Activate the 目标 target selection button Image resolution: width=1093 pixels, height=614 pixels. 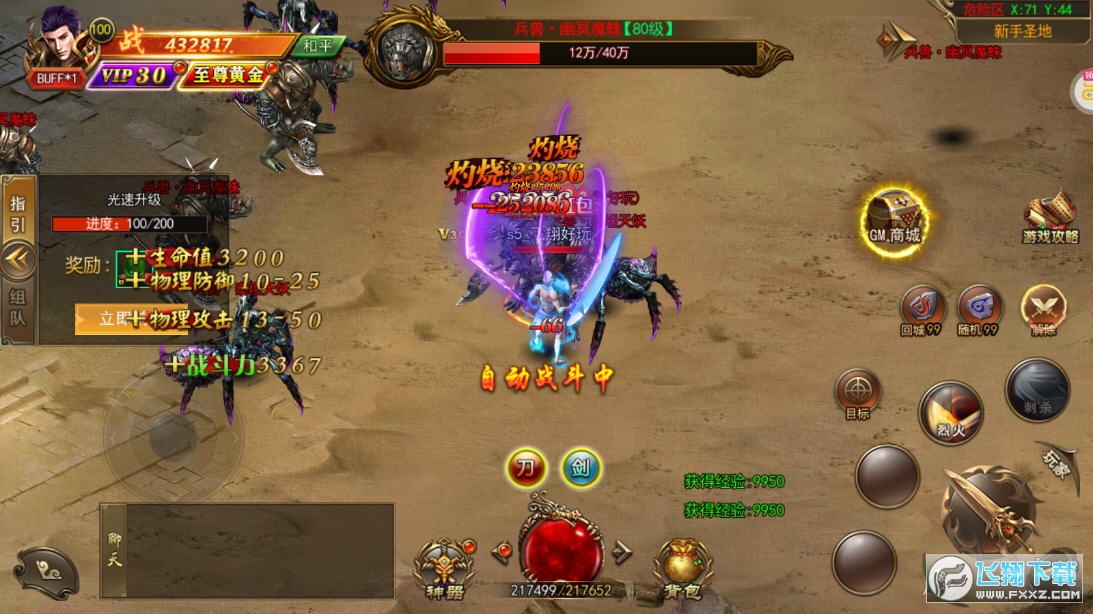coord(857,393)
